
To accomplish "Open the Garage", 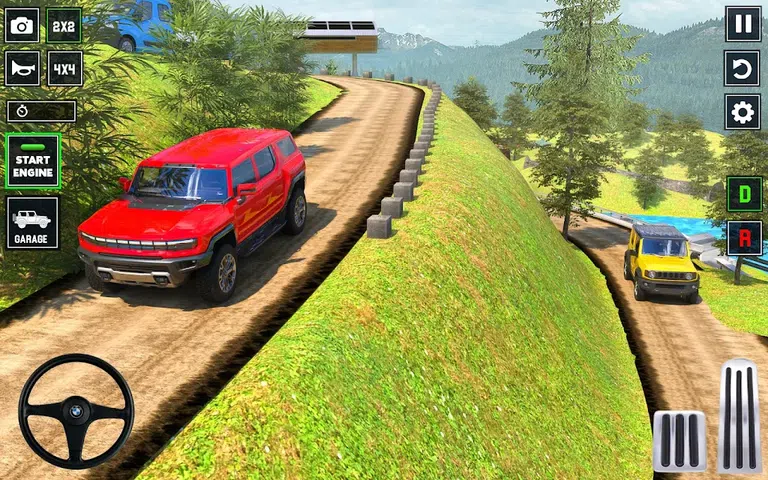I will tap(33, 222).
